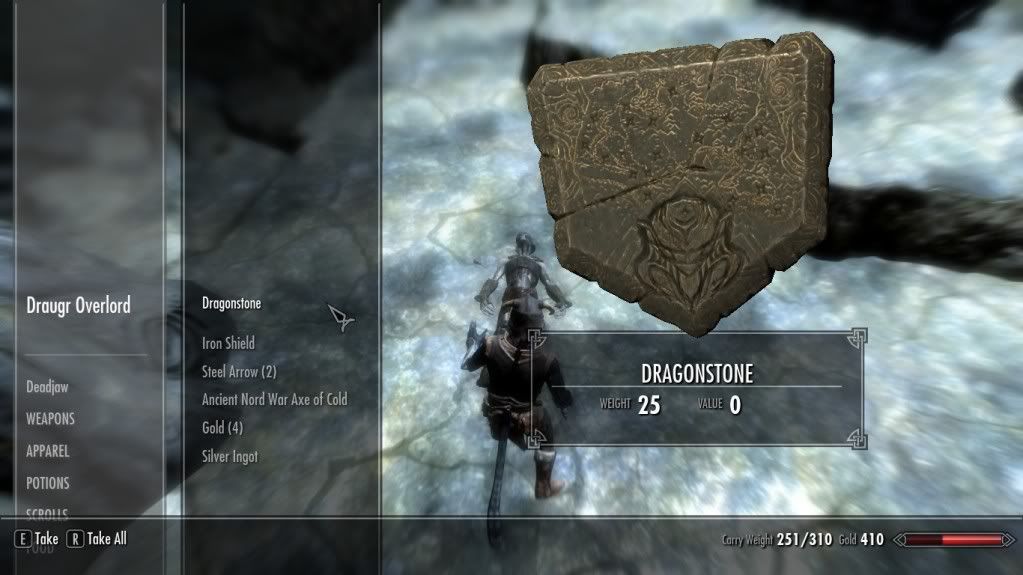Open the APPAREL category
Screen dimensions: 1023x575
click(48, 451)
